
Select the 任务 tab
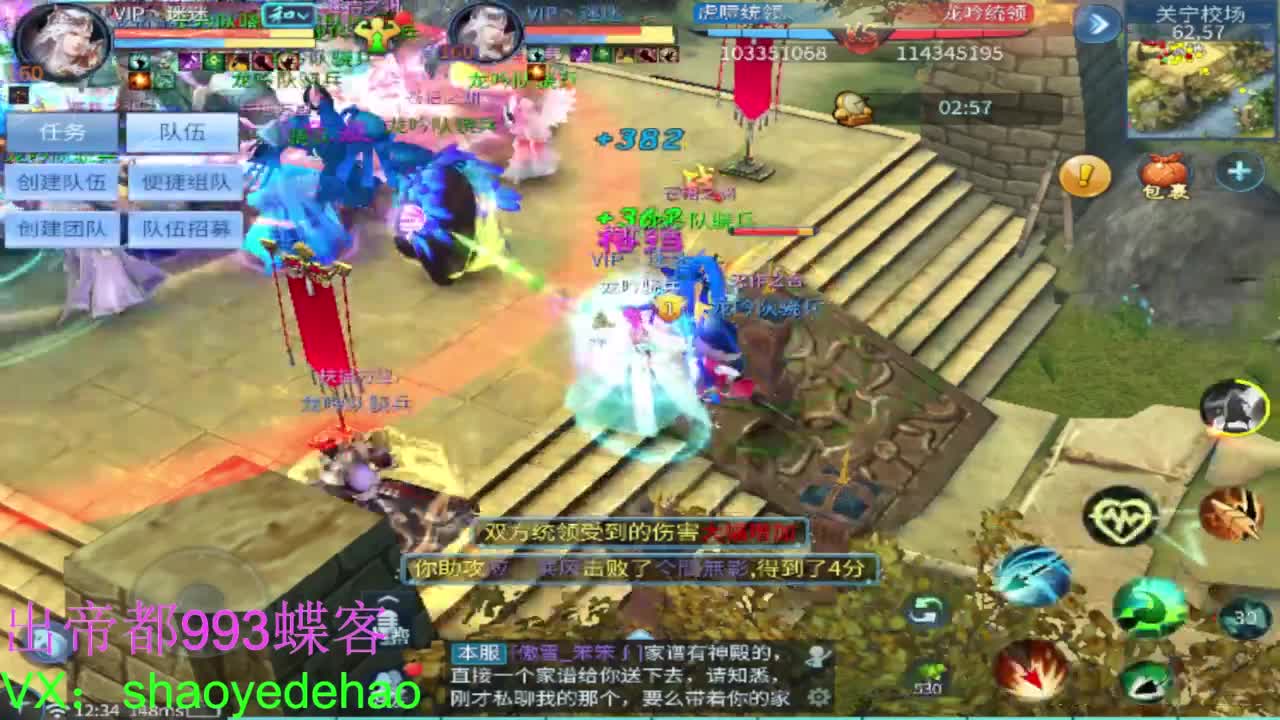click(63, 132)
